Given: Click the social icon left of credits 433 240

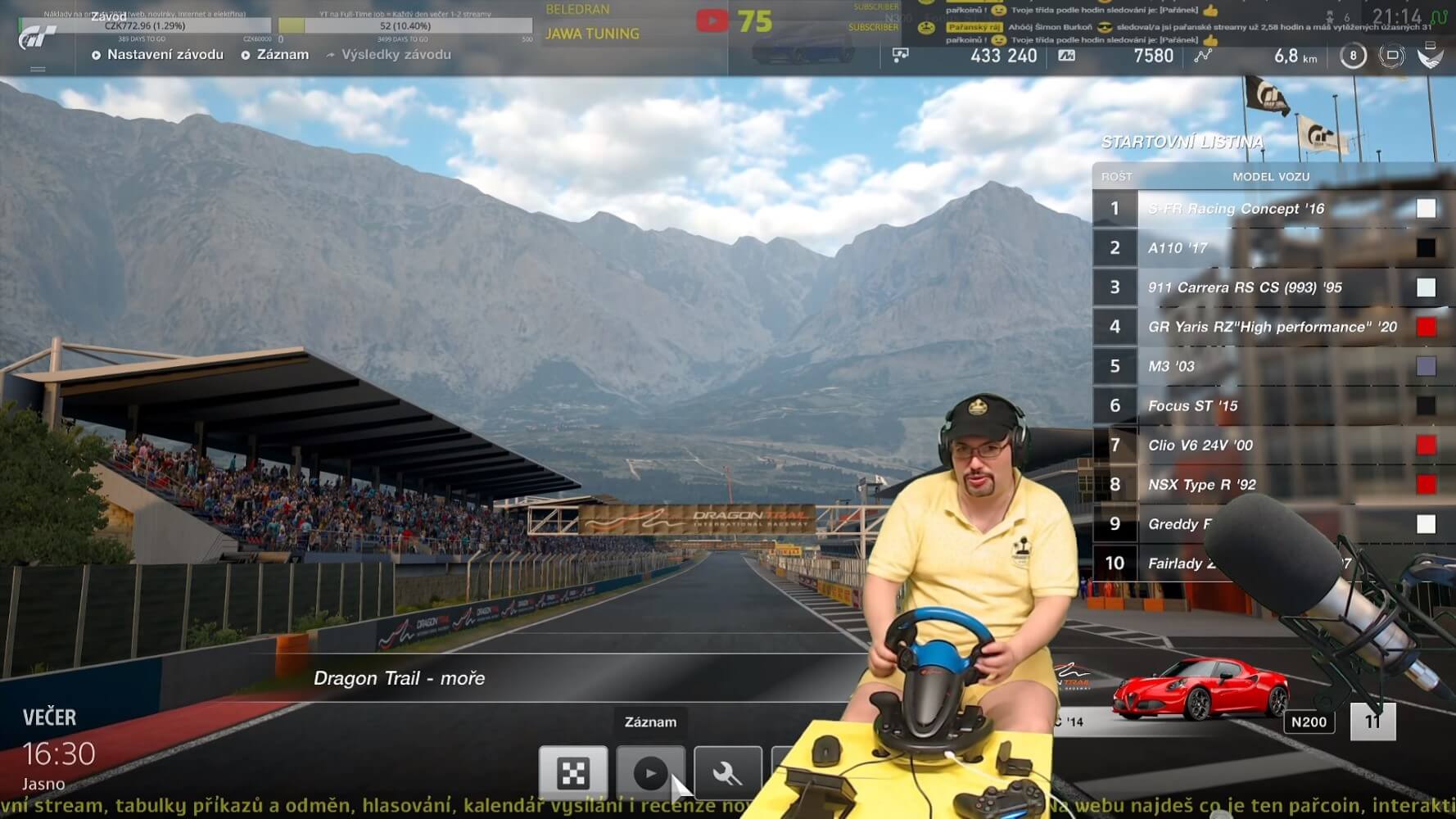Looking at the screenshot, I should (x=901, y=57).
